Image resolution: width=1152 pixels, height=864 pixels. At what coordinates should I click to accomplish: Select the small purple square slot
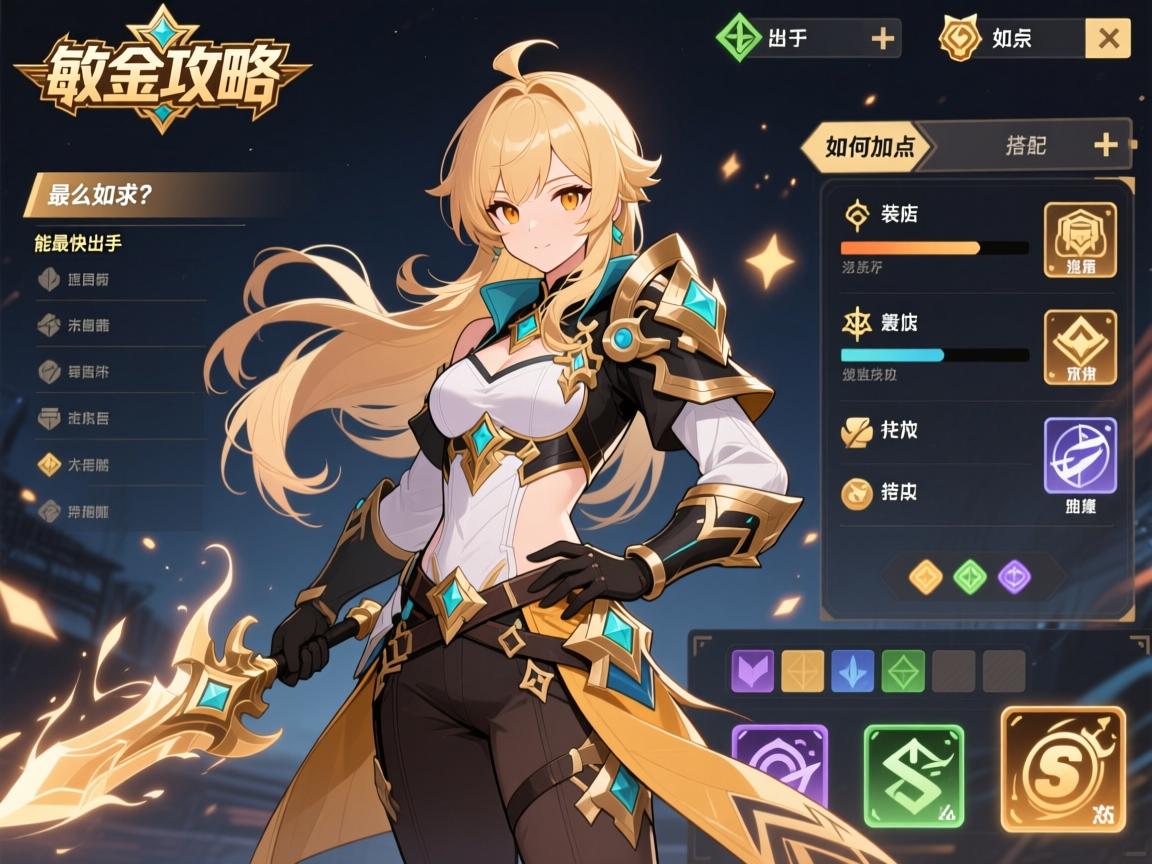[753, 671]
